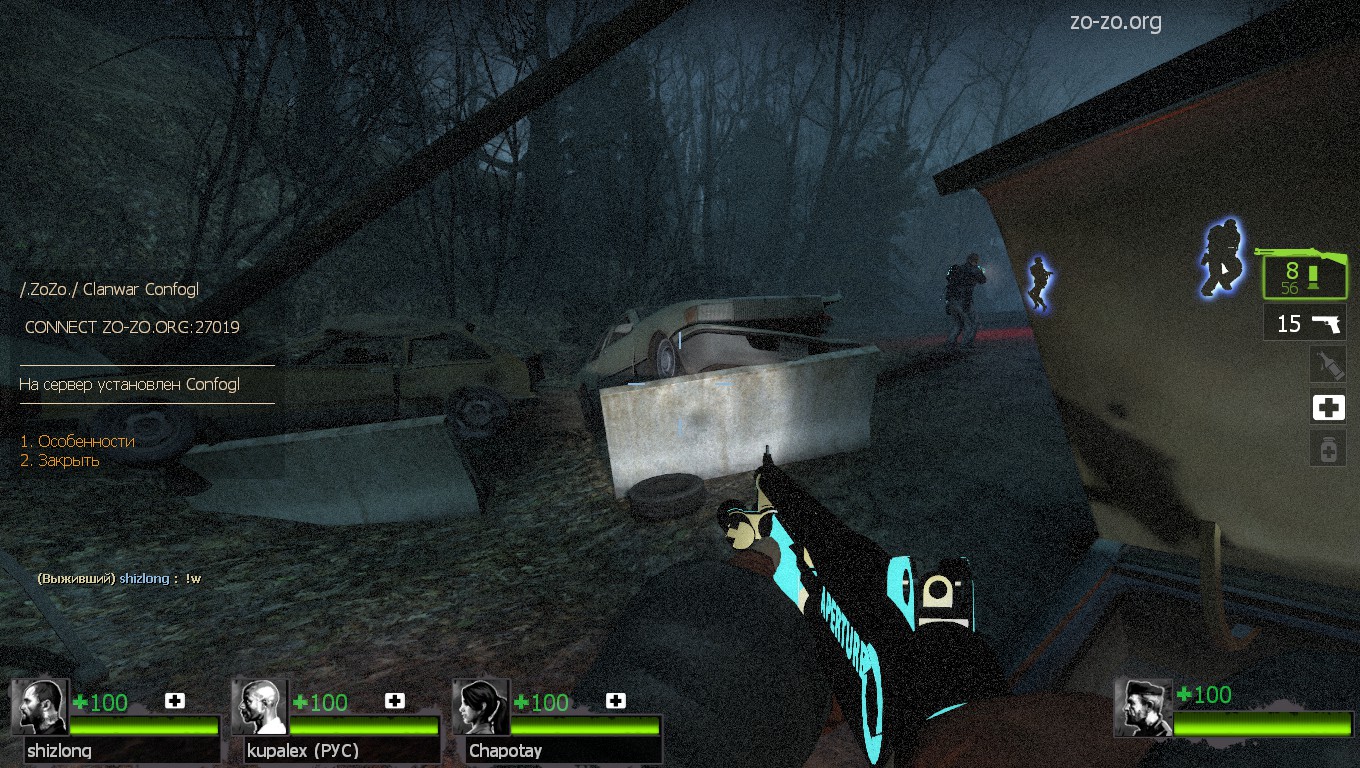
Task: Select the first aid kit slot
Action: (1328, 407)
